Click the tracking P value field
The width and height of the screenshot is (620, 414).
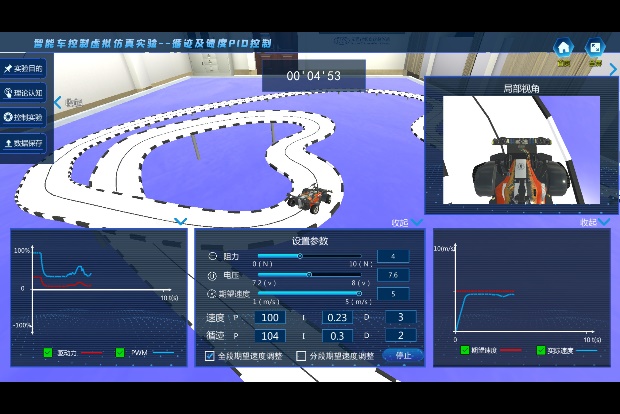click(x=270, y=336)
